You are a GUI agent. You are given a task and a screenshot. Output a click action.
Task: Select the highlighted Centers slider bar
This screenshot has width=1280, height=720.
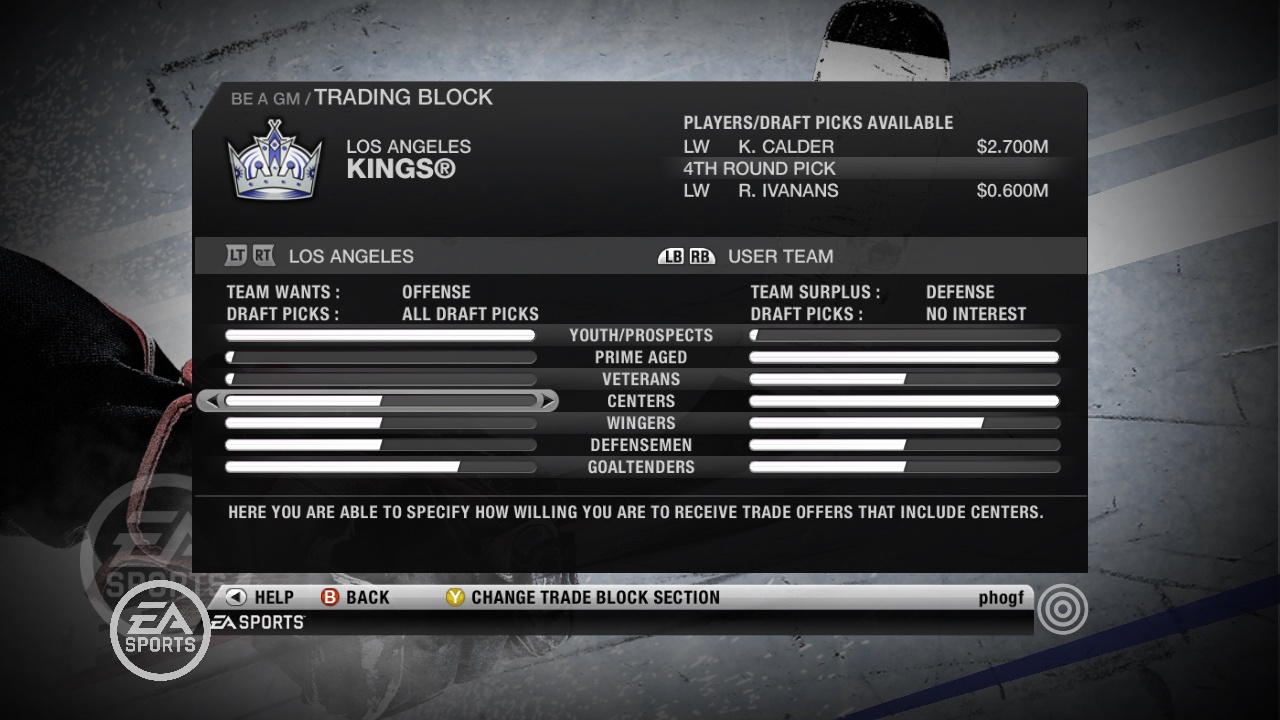[x=380, y=400]
